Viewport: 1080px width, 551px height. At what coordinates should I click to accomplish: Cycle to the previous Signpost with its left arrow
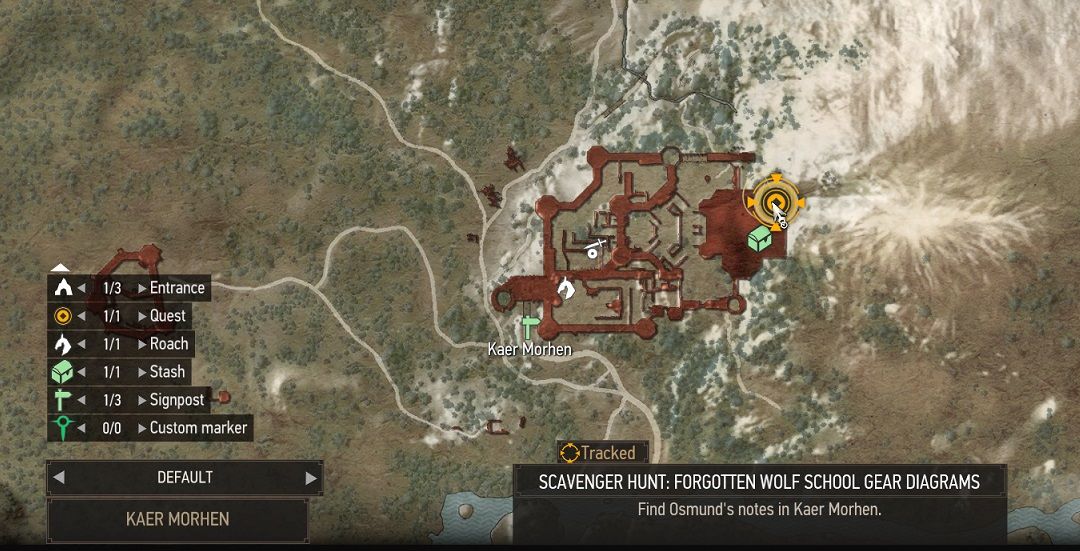[x=82, y=400]
